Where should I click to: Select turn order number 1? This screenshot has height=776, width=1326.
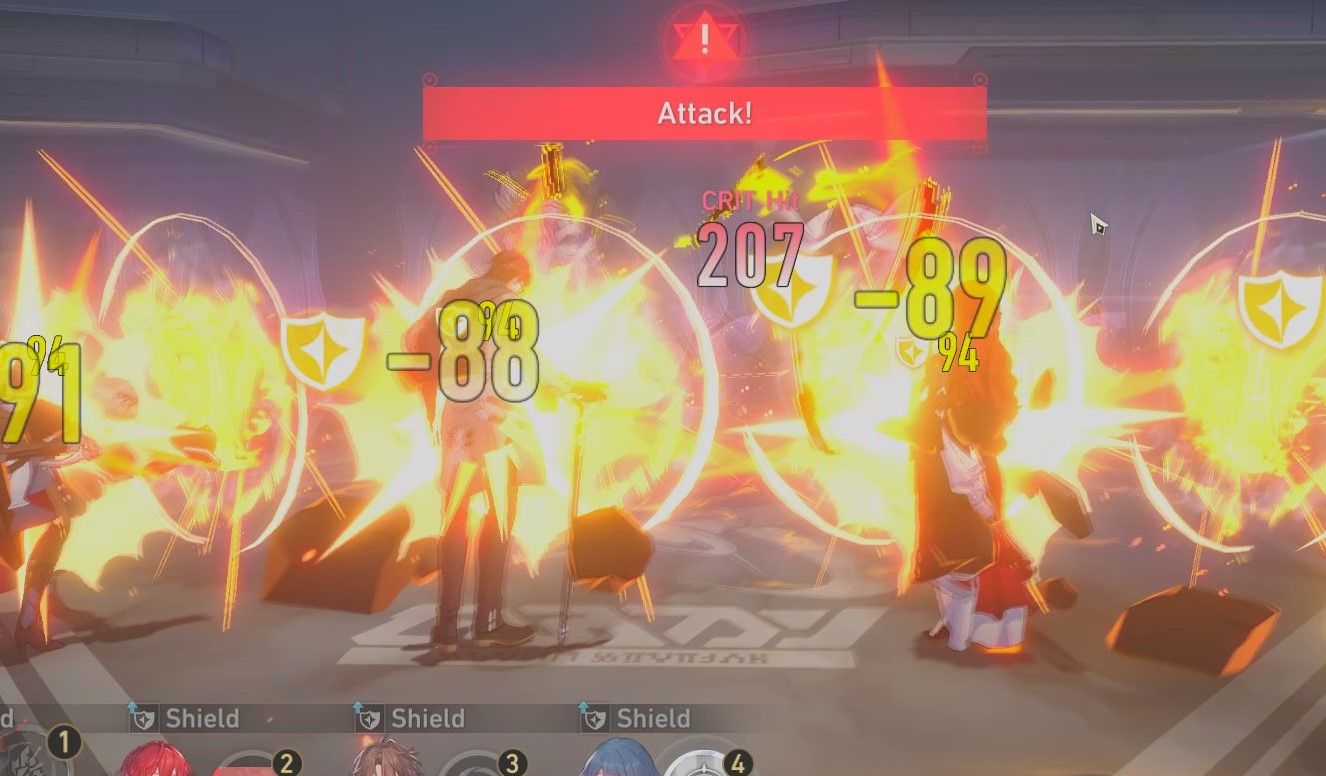click(x=62, y=744)
